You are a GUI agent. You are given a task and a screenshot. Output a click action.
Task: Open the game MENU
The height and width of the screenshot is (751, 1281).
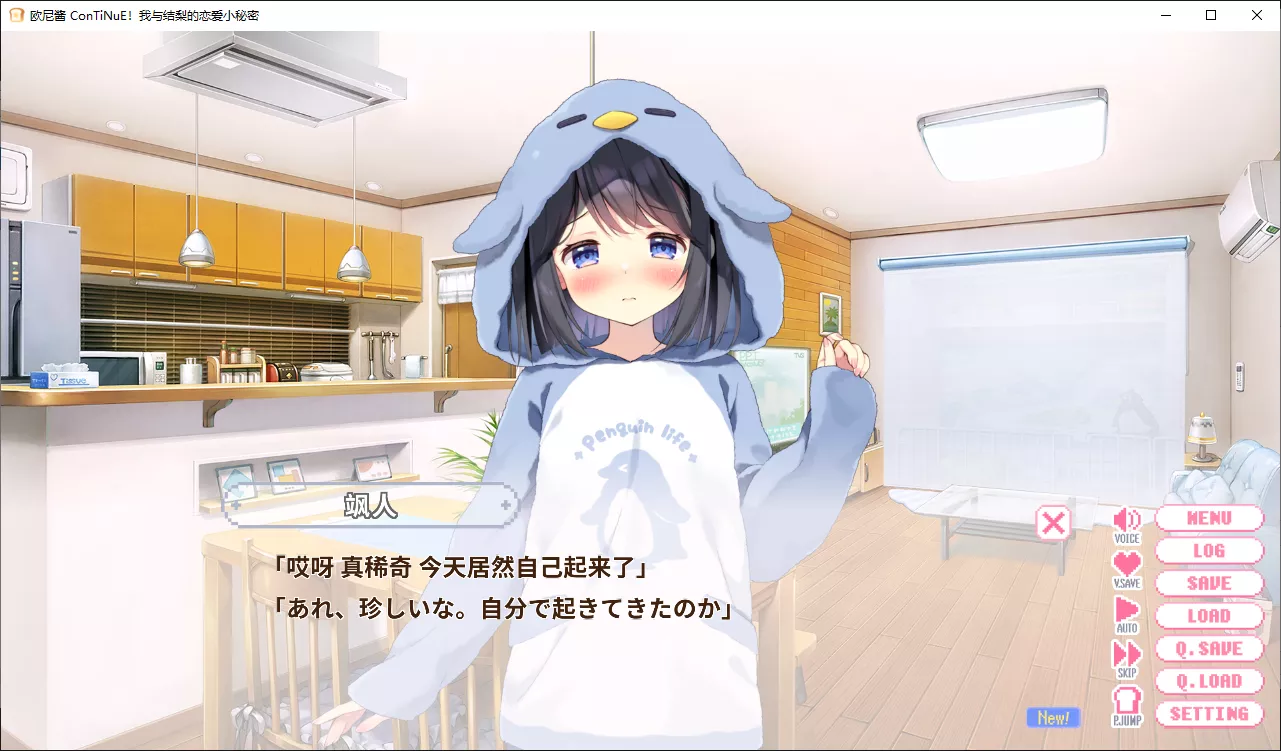coord(1210,518)
